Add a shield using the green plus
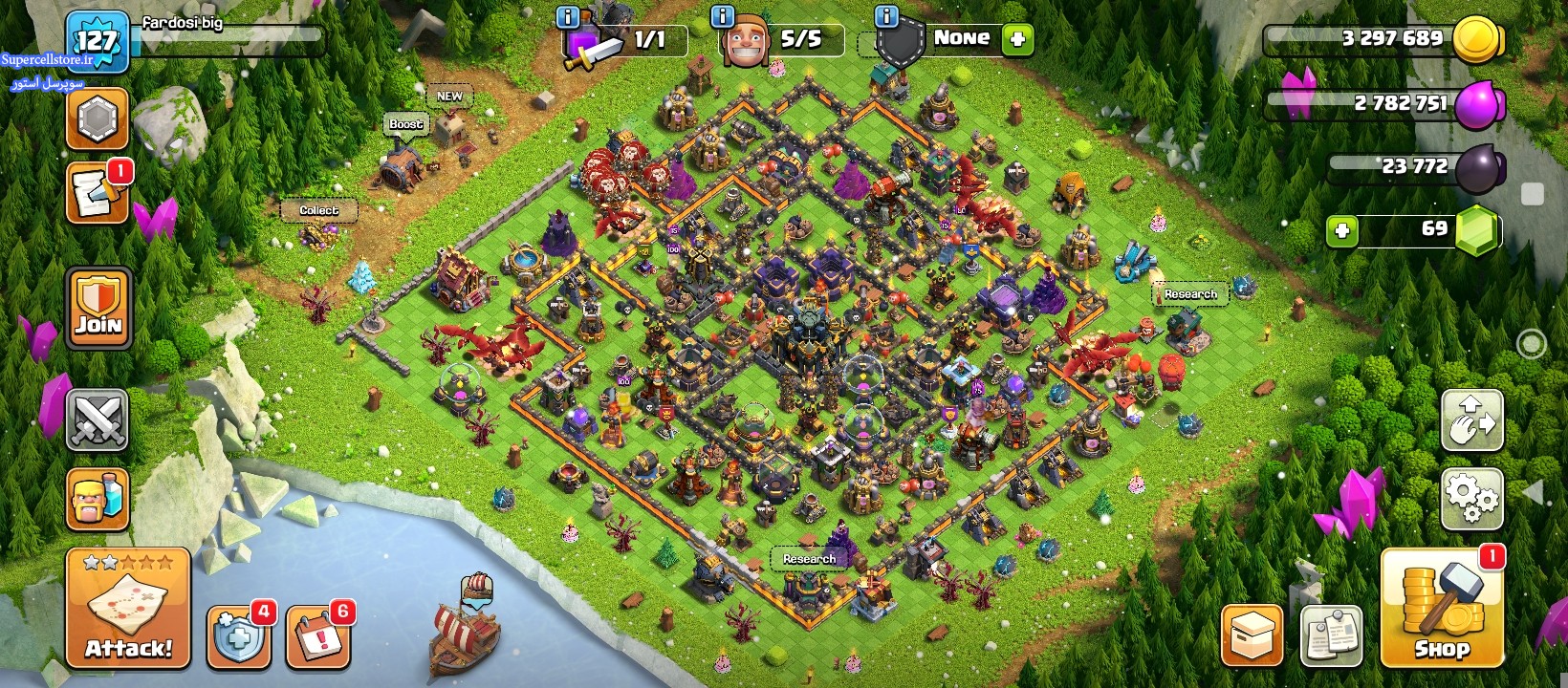This screenshot has width=1568, height=688. pyautogui.click(x=1017, y=39)
